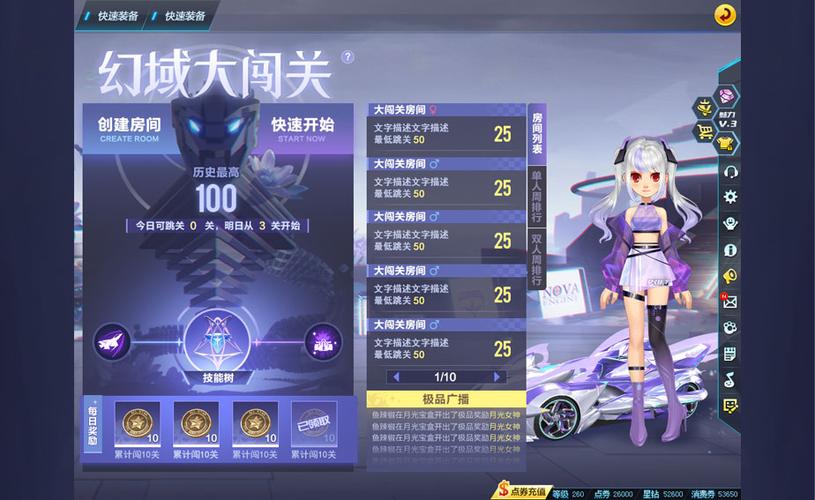Switch to the 单人周排行 tab
Image resolution: width=815 pixels, height=500 pixels.
tap(537, 196)
